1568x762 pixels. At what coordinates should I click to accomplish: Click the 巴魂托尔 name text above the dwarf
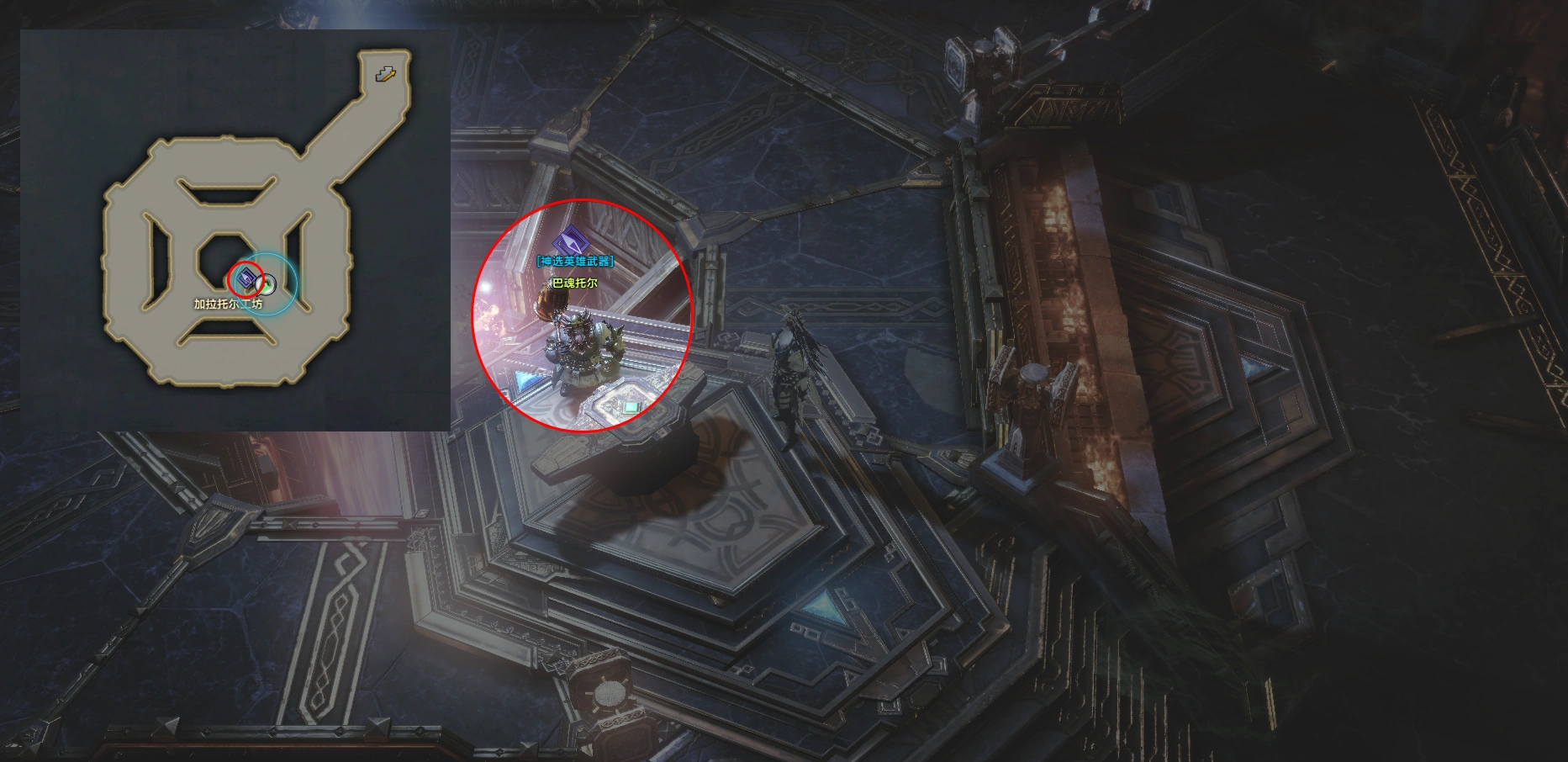pyautogui.click(x=575, y=283)
